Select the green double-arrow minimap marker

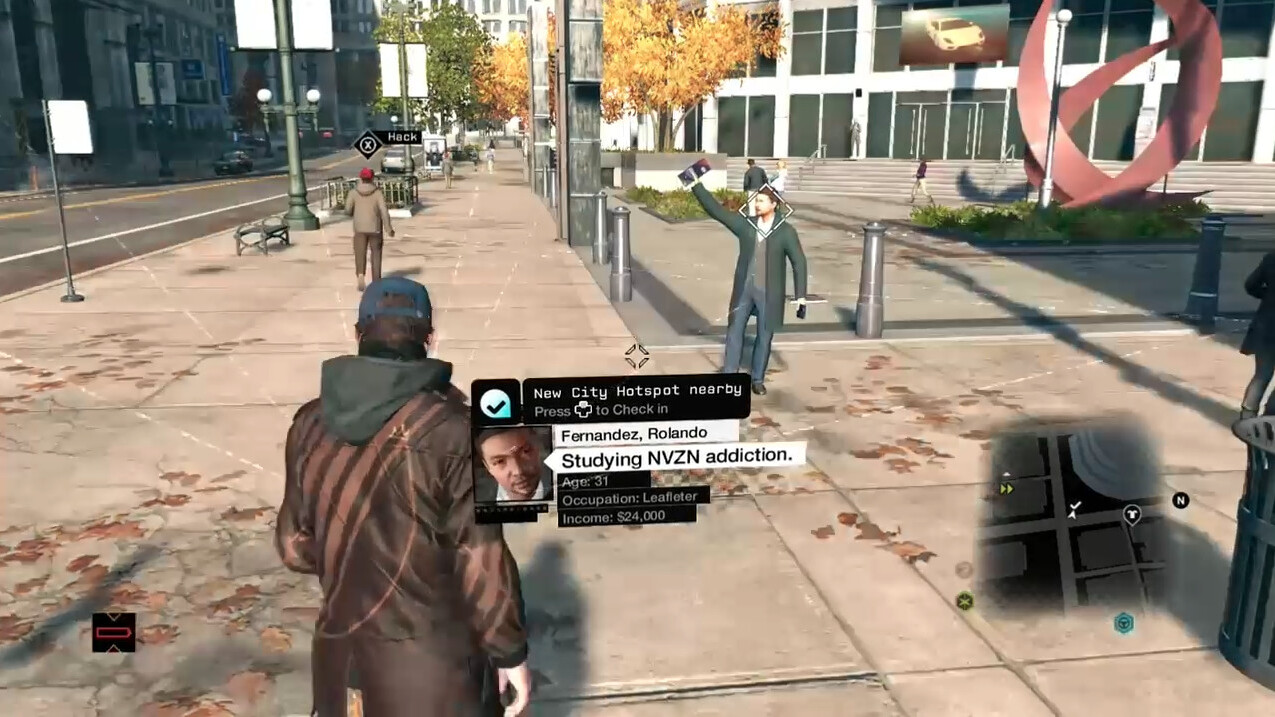point(1006,489)
